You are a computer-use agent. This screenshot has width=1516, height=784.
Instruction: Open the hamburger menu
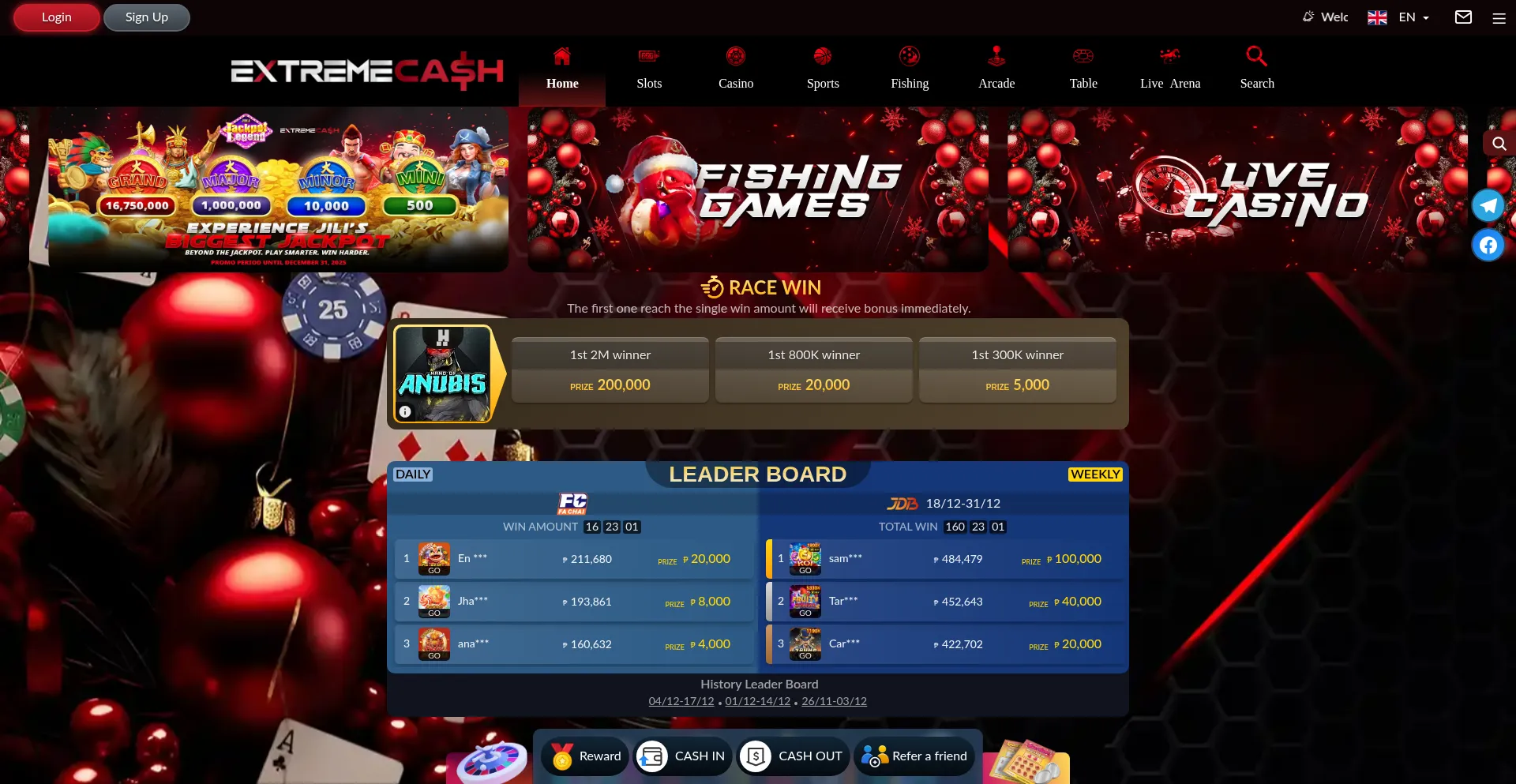click(x=1499, y=17)
